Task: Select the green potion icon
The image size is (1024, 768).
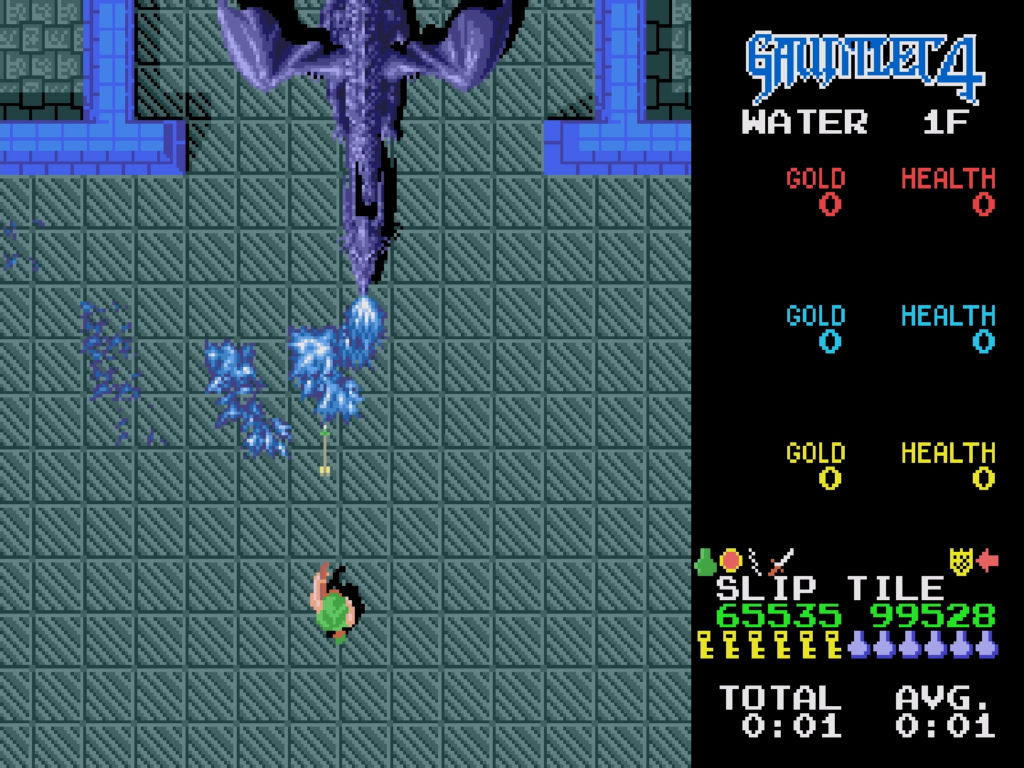Action: 706,561
